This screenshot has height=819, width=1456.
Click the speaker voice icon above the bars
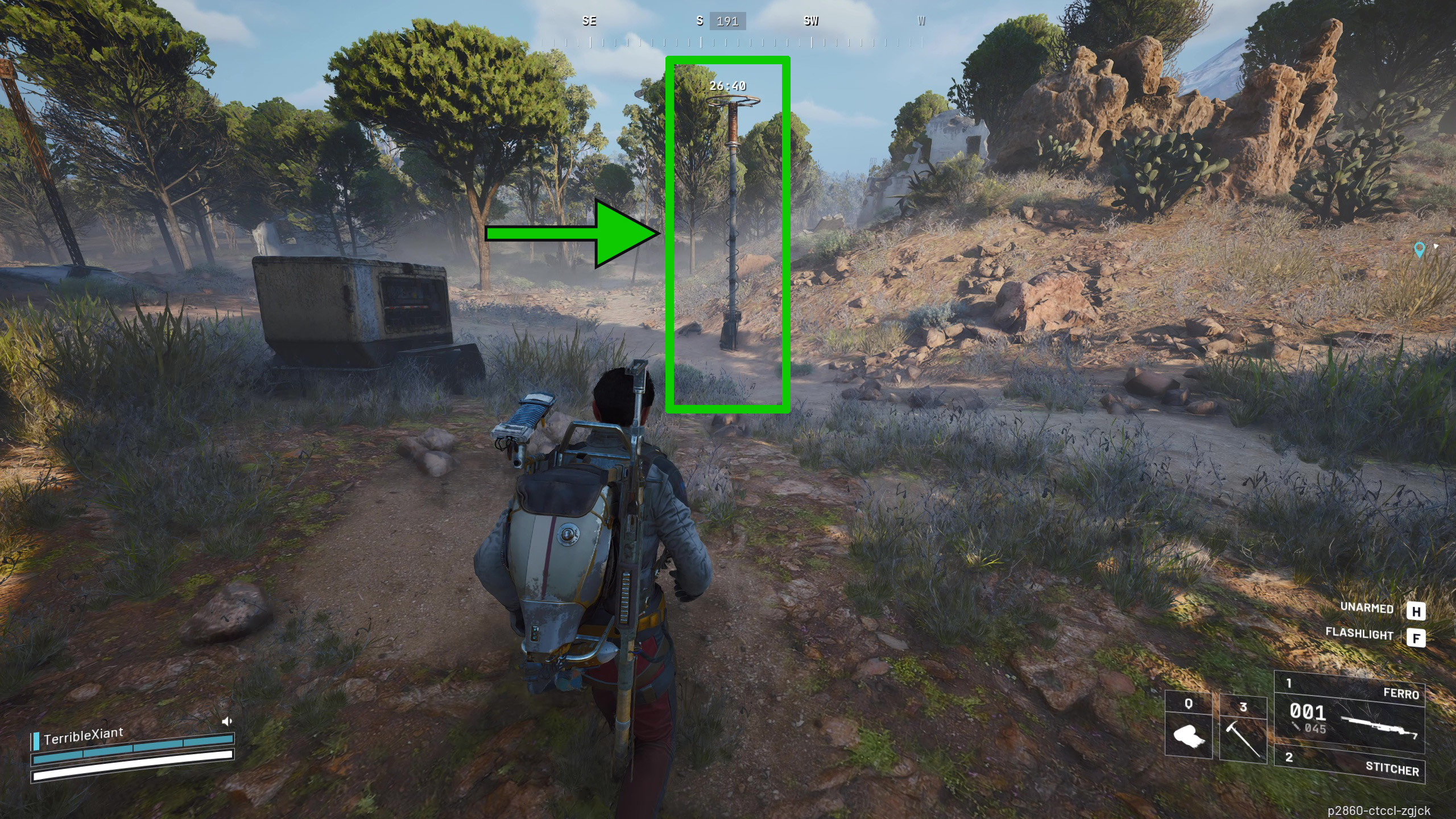(226, 721)
